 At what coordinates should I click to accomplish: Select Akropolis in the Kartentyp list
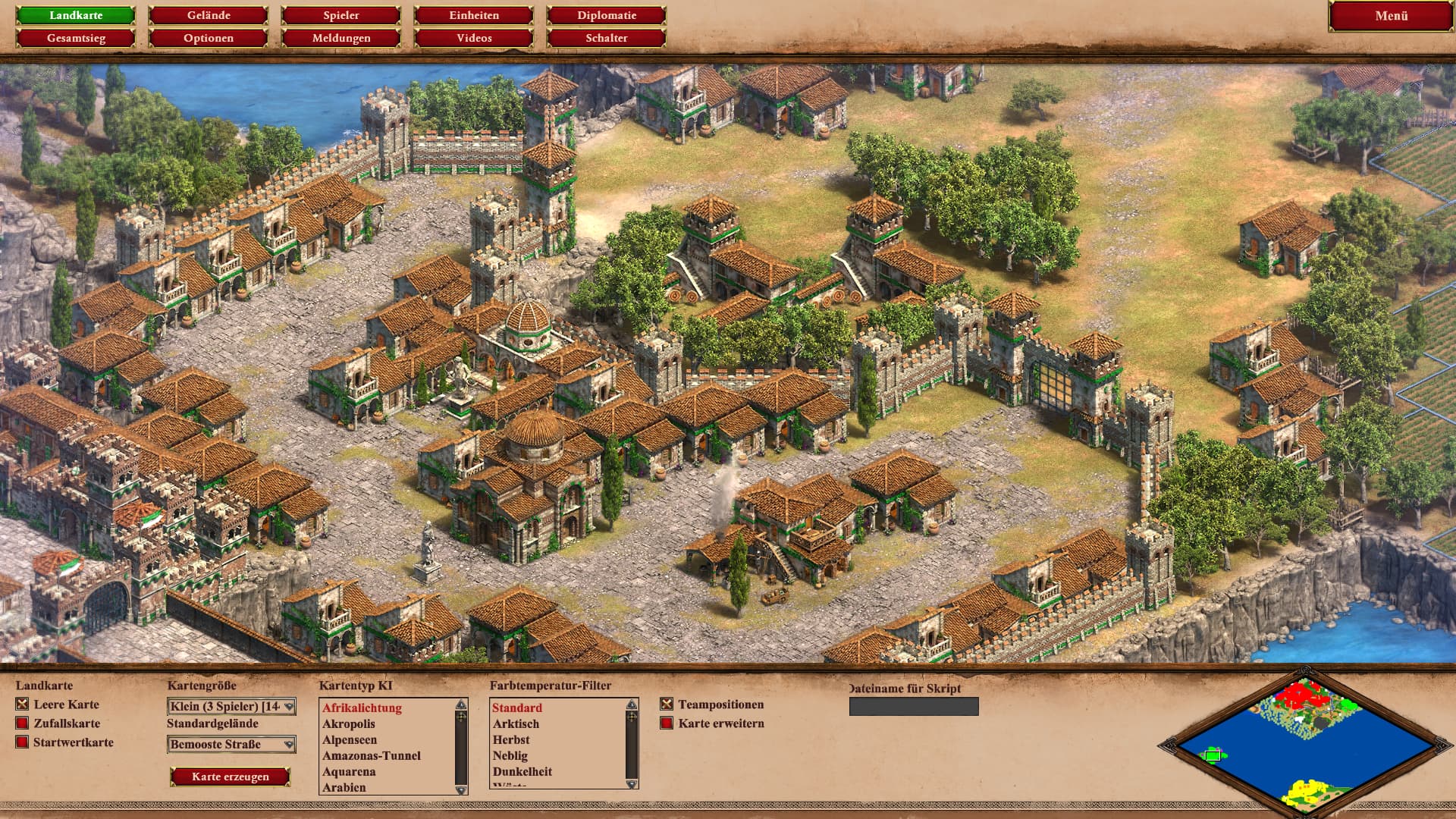point(349,724)
